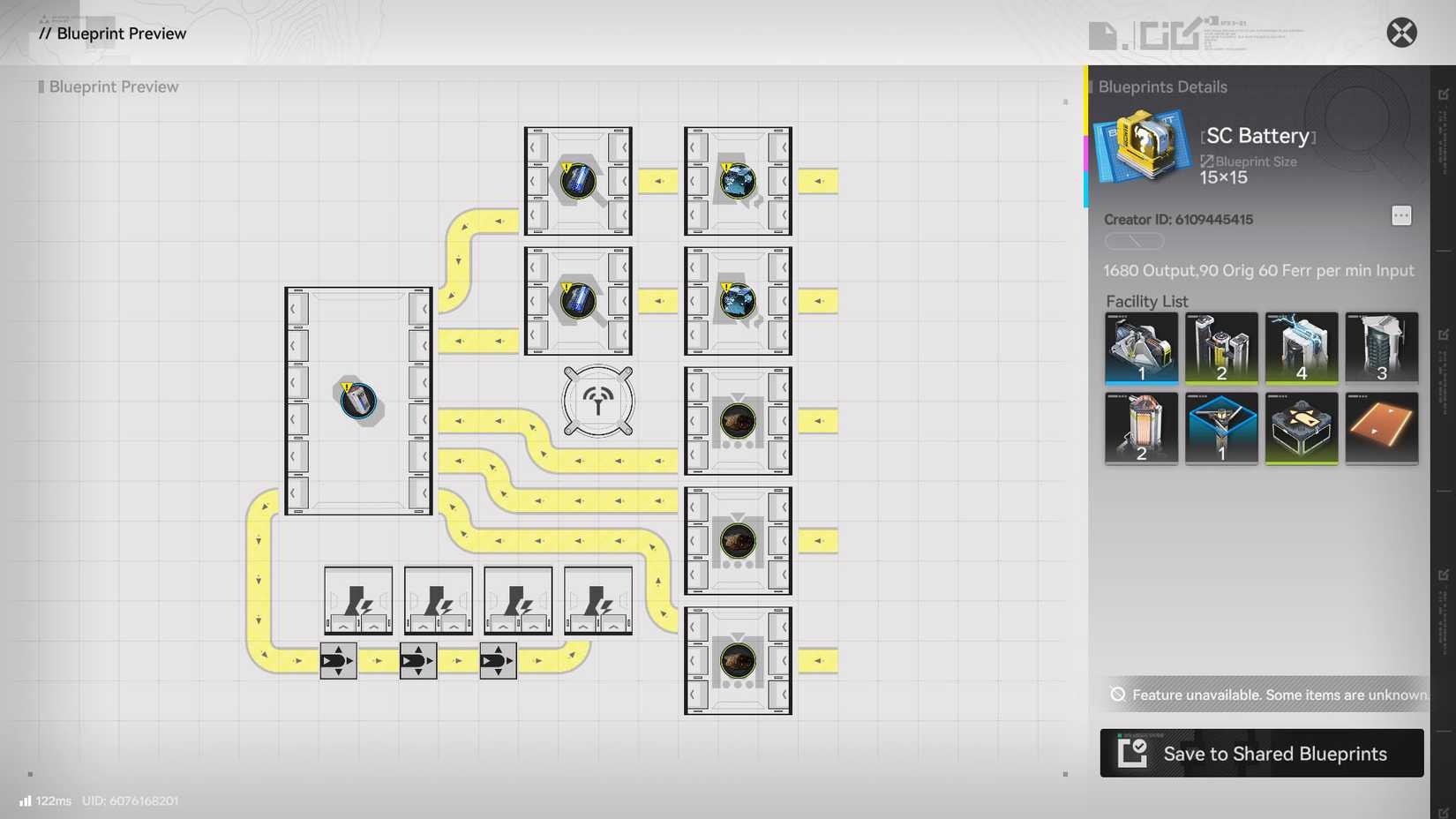Expand the dimmed notice about unknown items
The width and height of the screenshot is (1456, 819).
coord(1262,695)
